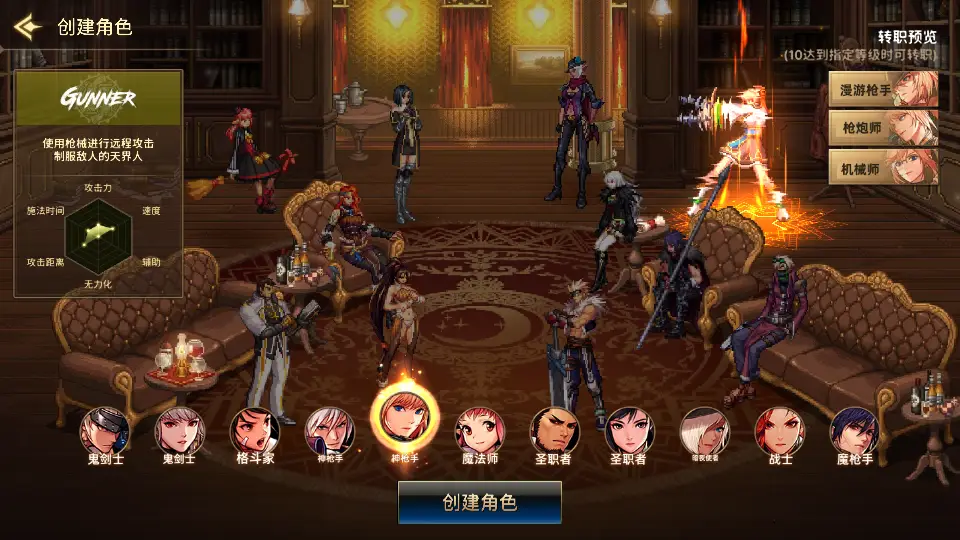Show the 机械师 job advancement preview
The image size is (960, 540).
tap(883, 167)
